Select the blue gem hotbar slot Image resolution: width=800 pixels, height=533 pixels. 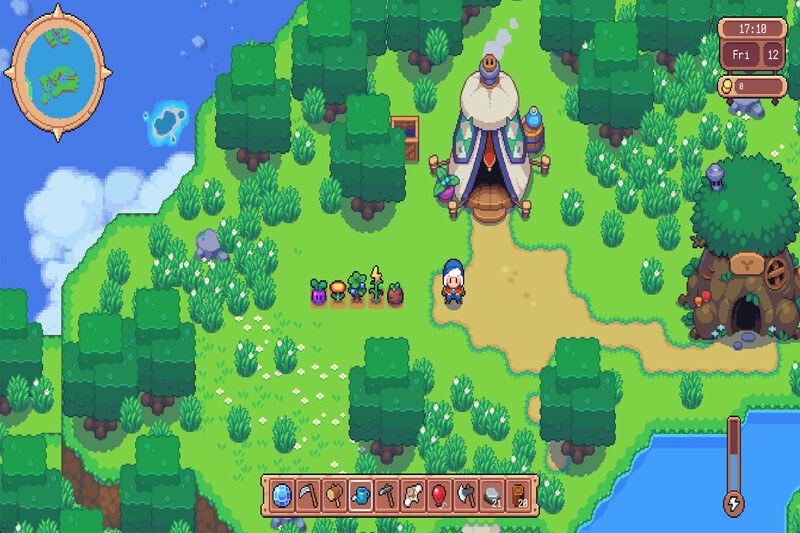click(x=283, y=494)
